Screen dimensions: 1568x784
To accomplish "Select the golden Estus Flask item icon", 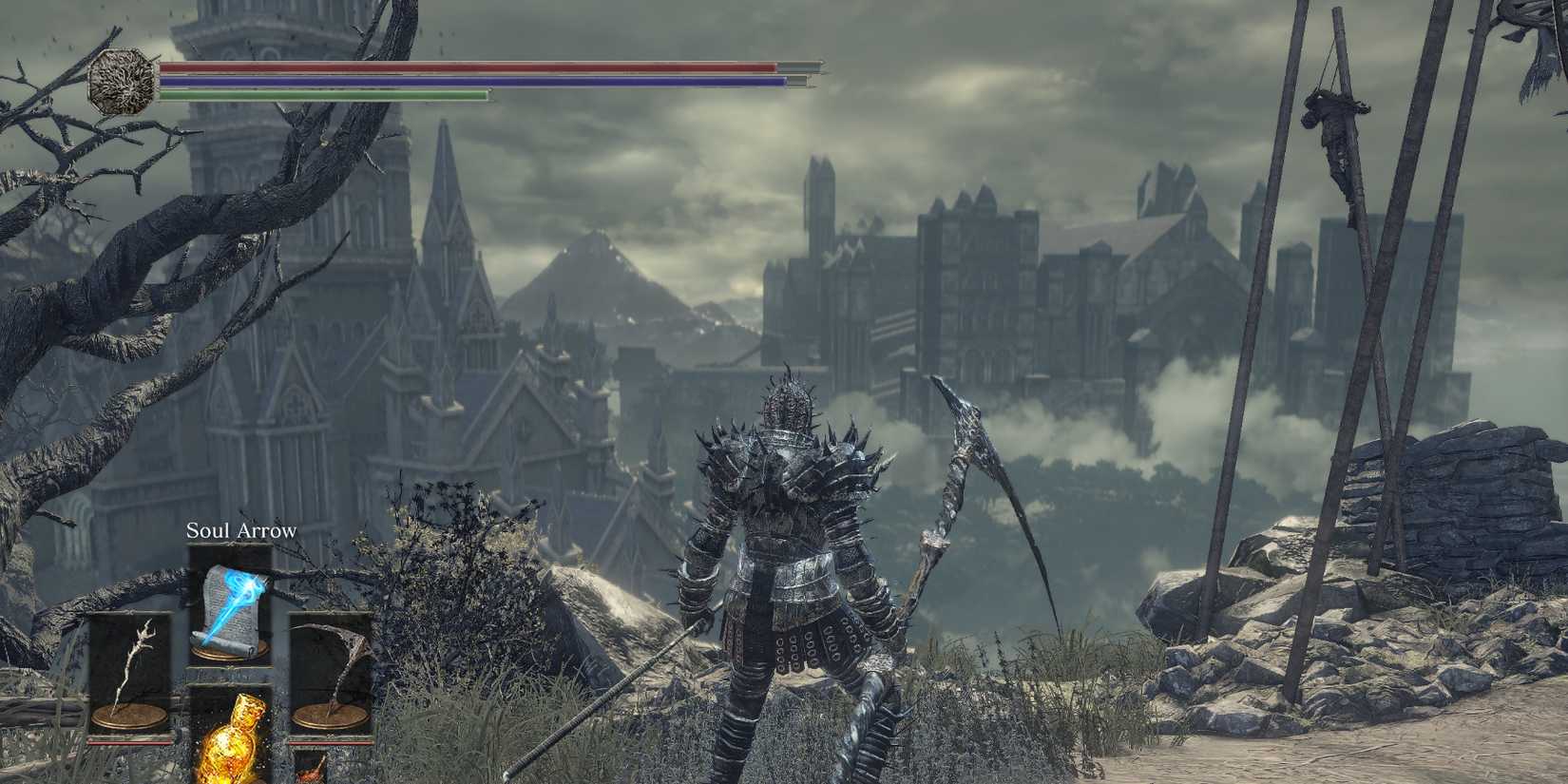I will click(231, 751).
